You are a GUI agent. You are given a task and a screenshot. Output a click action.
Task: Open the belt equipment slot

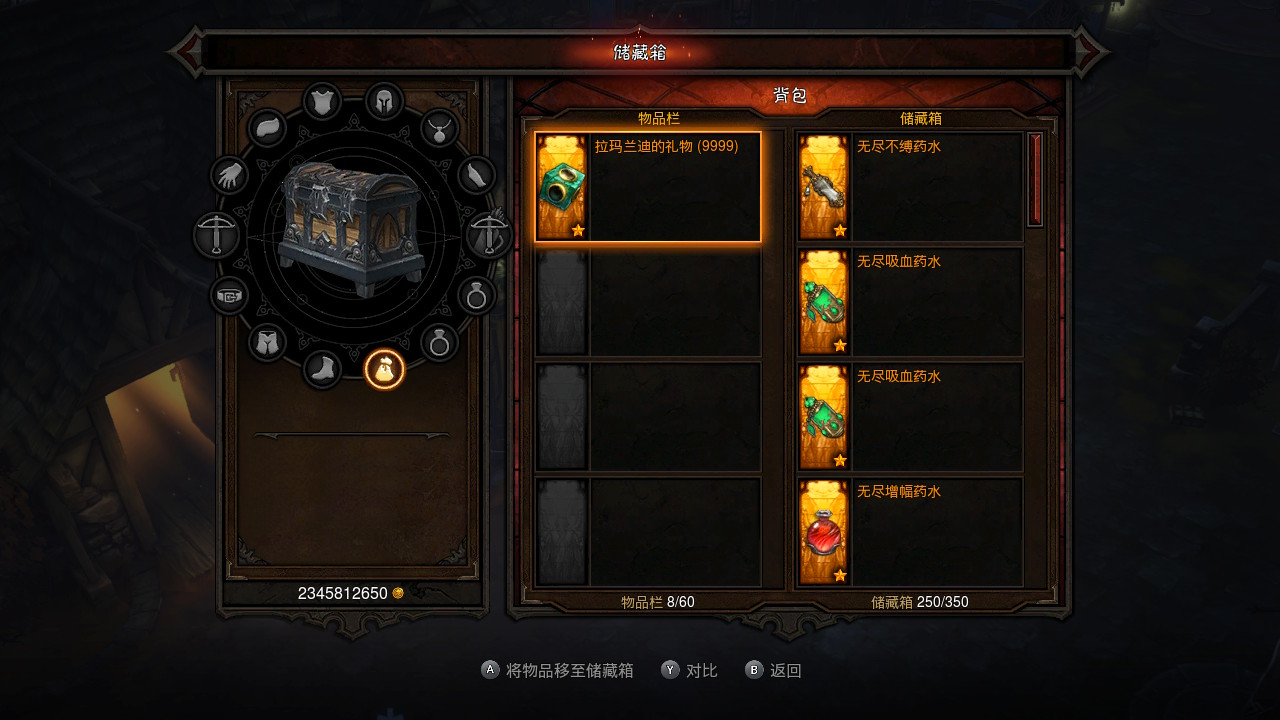230,296
